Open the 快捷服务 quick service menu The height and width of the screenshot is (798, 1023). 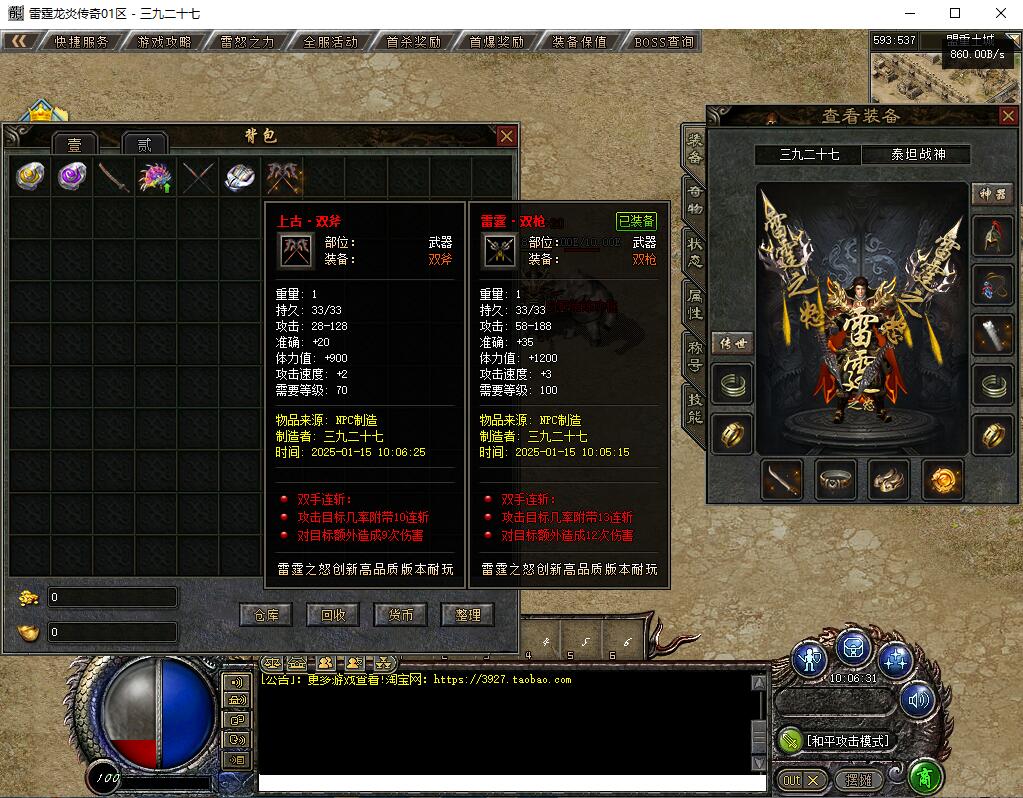tap(81, 42)
